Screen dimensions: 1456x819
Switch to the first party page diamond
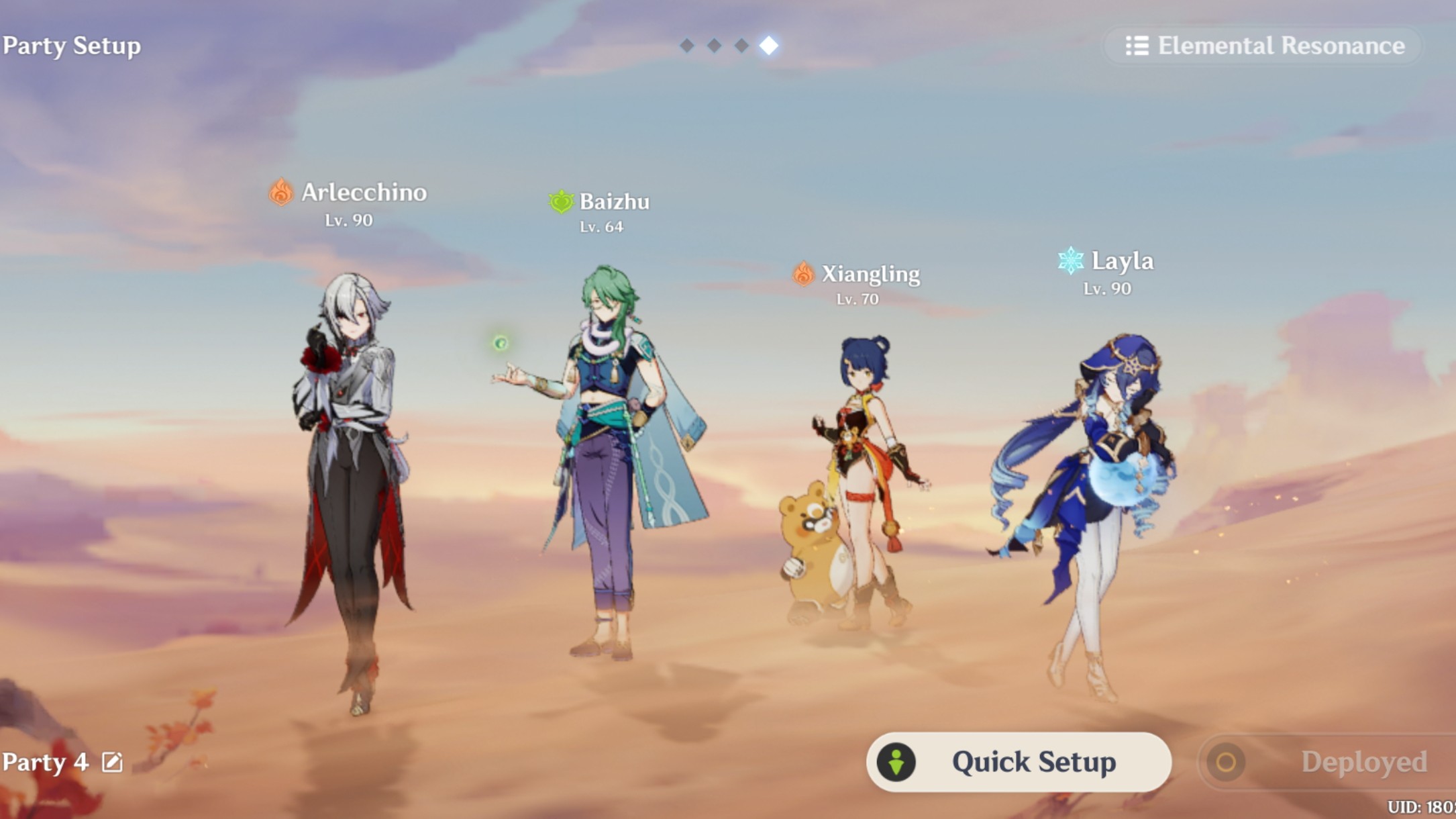tap(686, 46)
